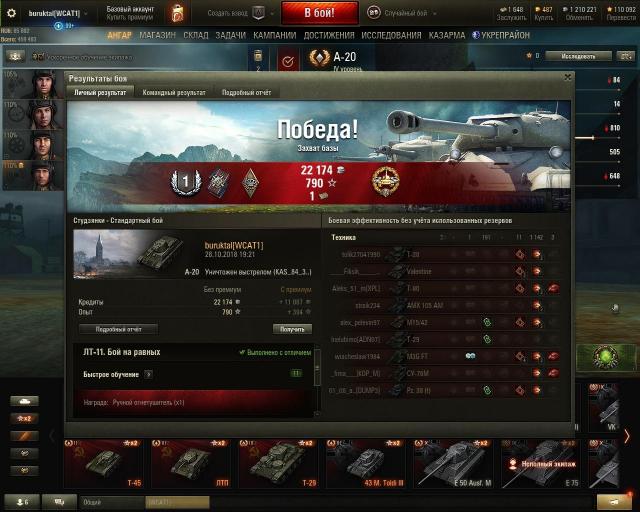Select the T-45 tank in carousel

click(x=104, y=463)
